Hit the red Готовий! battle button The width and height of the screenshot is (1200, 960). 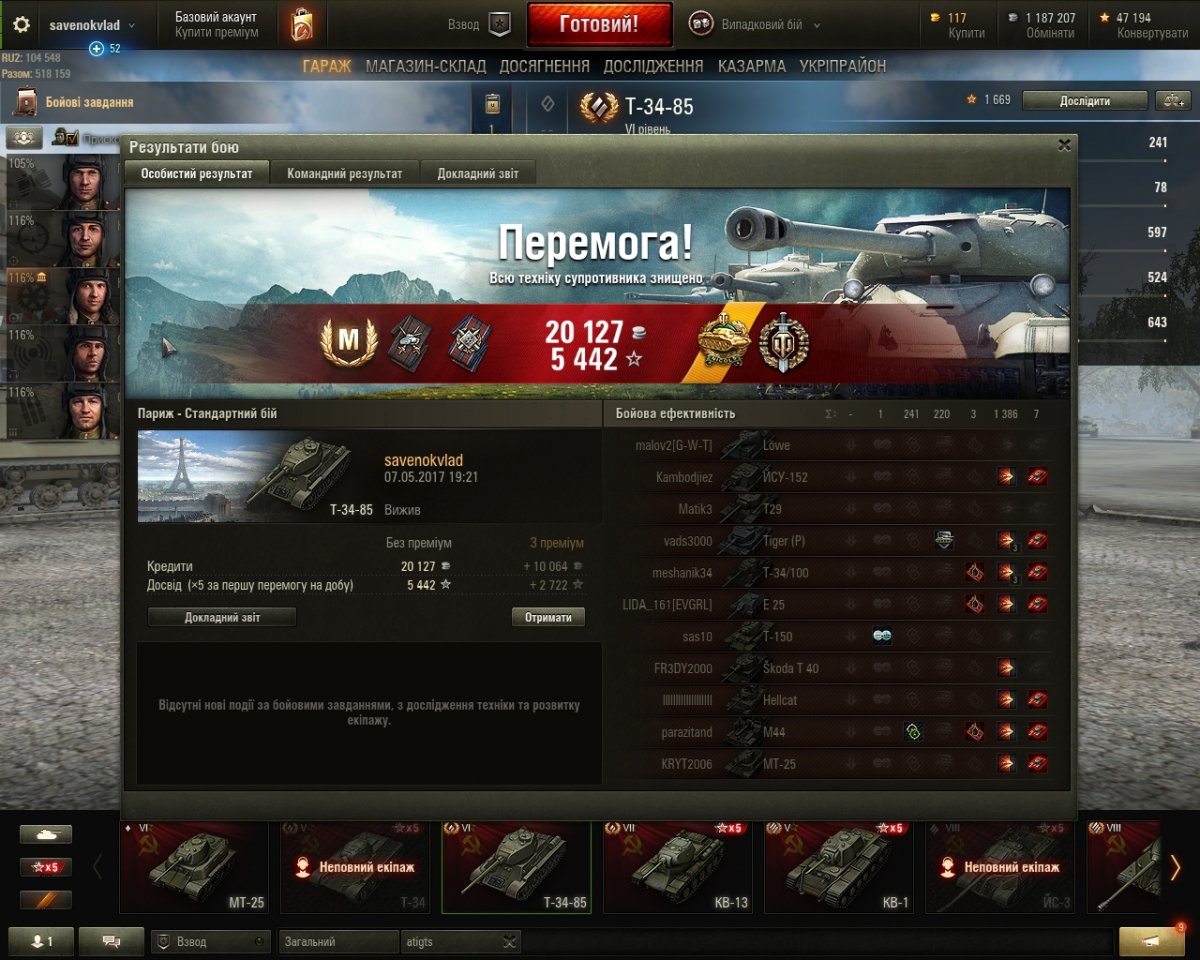click(x=599, y=25)
